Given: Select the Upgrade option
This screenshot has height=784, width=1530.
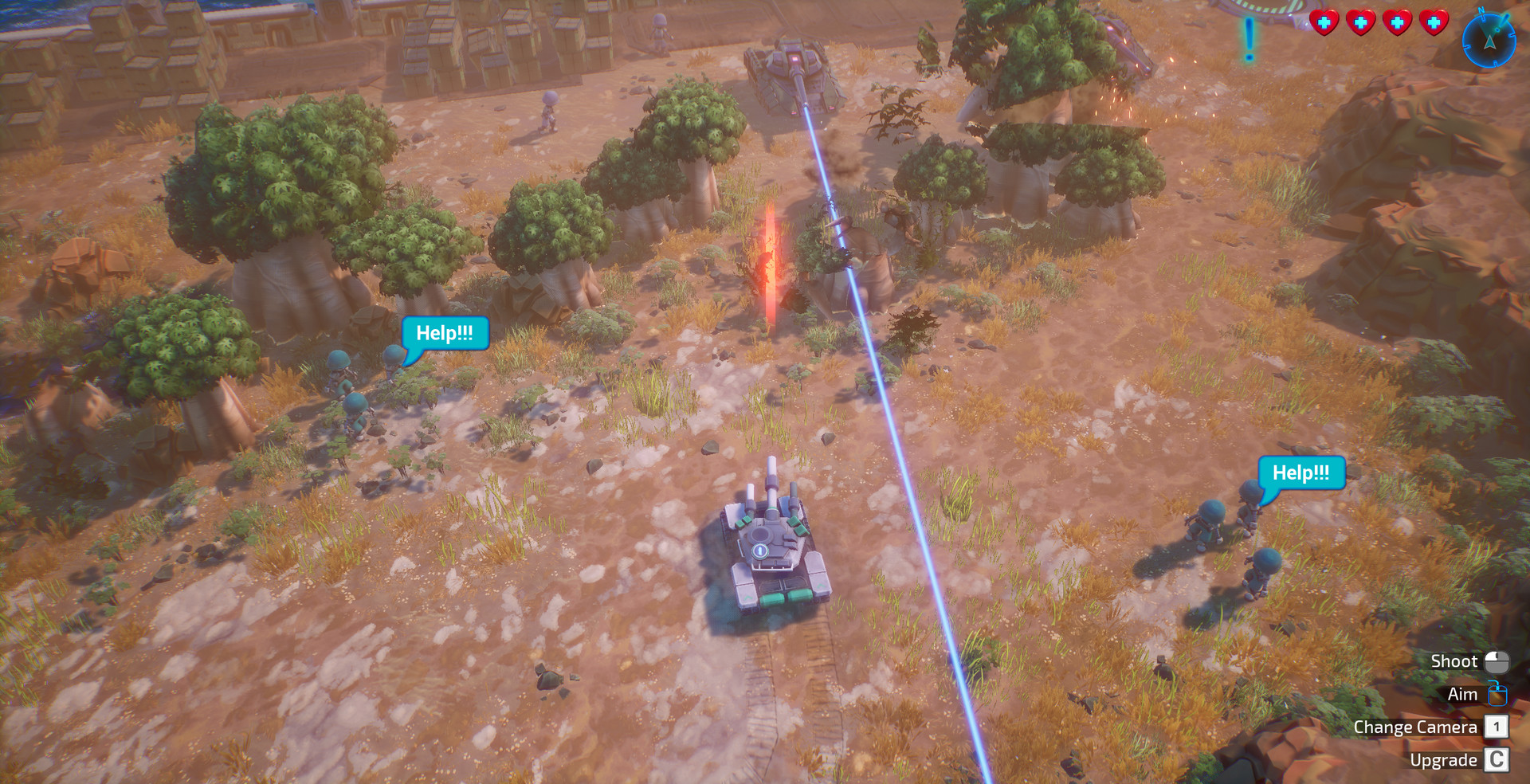Looking at the screenshot, I should pos(1446,759).
